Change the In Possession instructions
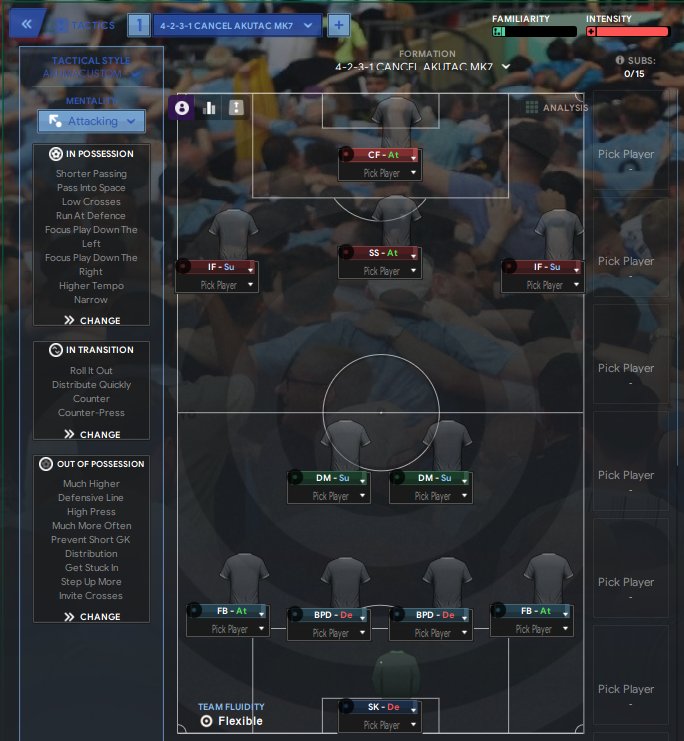The height and width of the screenshot is (741, 684). tap(92, 321)
